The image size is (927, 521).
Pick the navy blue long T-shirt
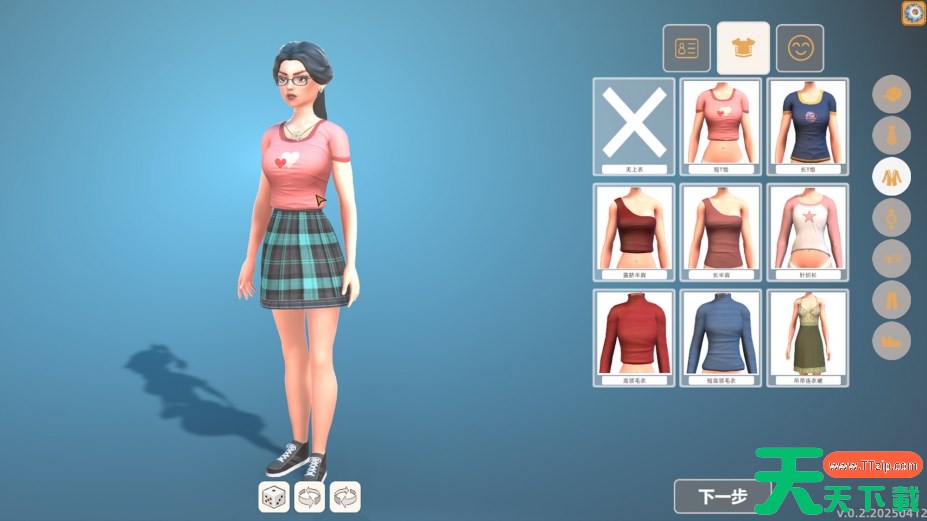click(808, 126)
